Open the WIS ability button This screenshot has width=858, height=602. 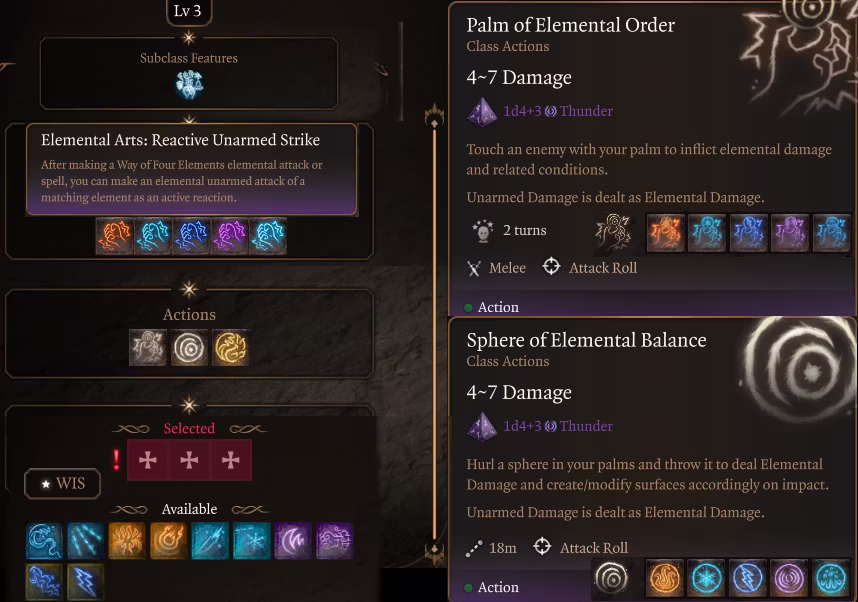tap(62, 484)
